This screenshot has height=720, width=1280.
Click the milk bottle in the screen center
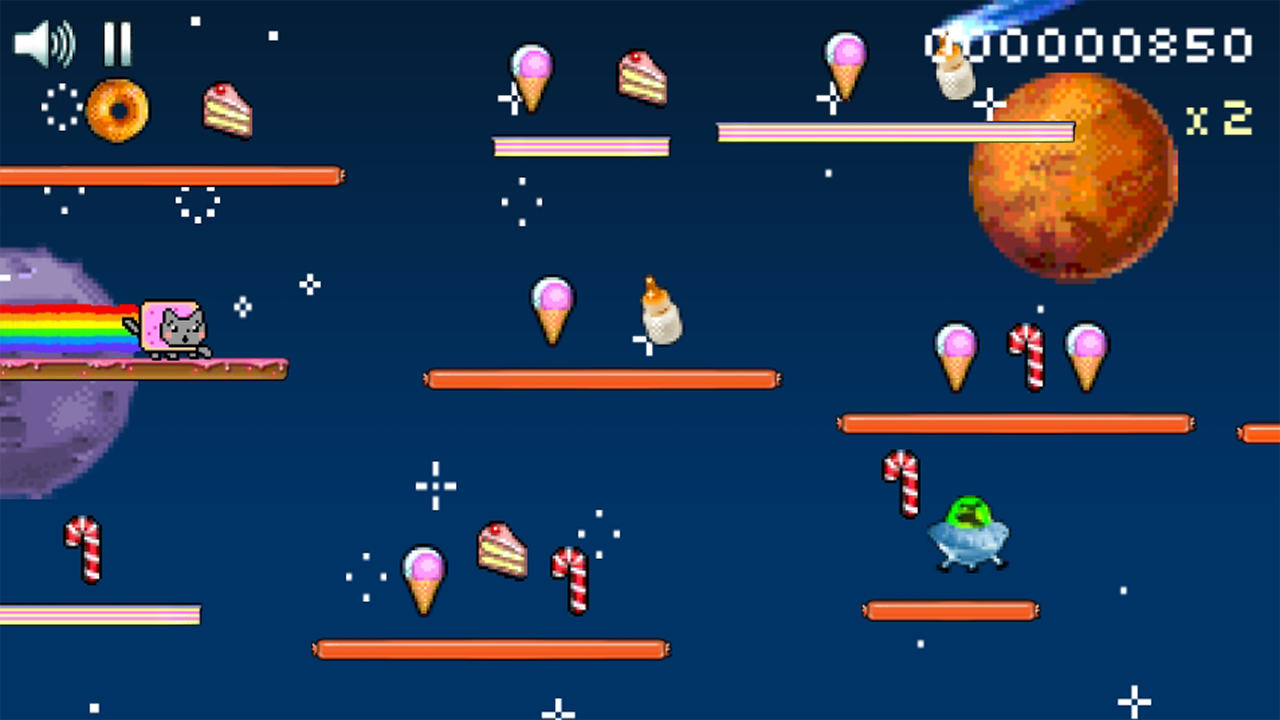(655, 315)
